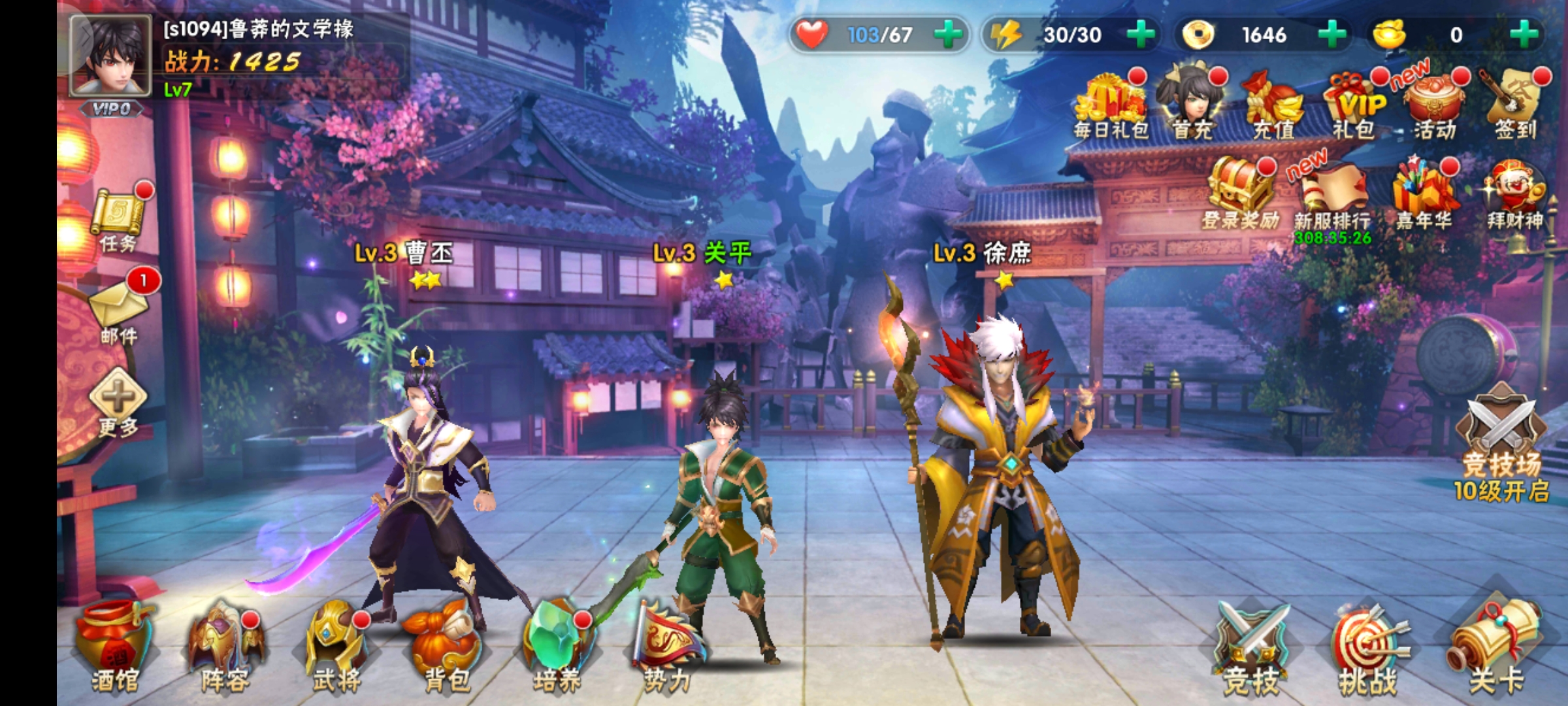The width and height of the screenshot is (1568, 706).
Task: Open the 签到 daily sign-in
Action: tap(1516, 105)
